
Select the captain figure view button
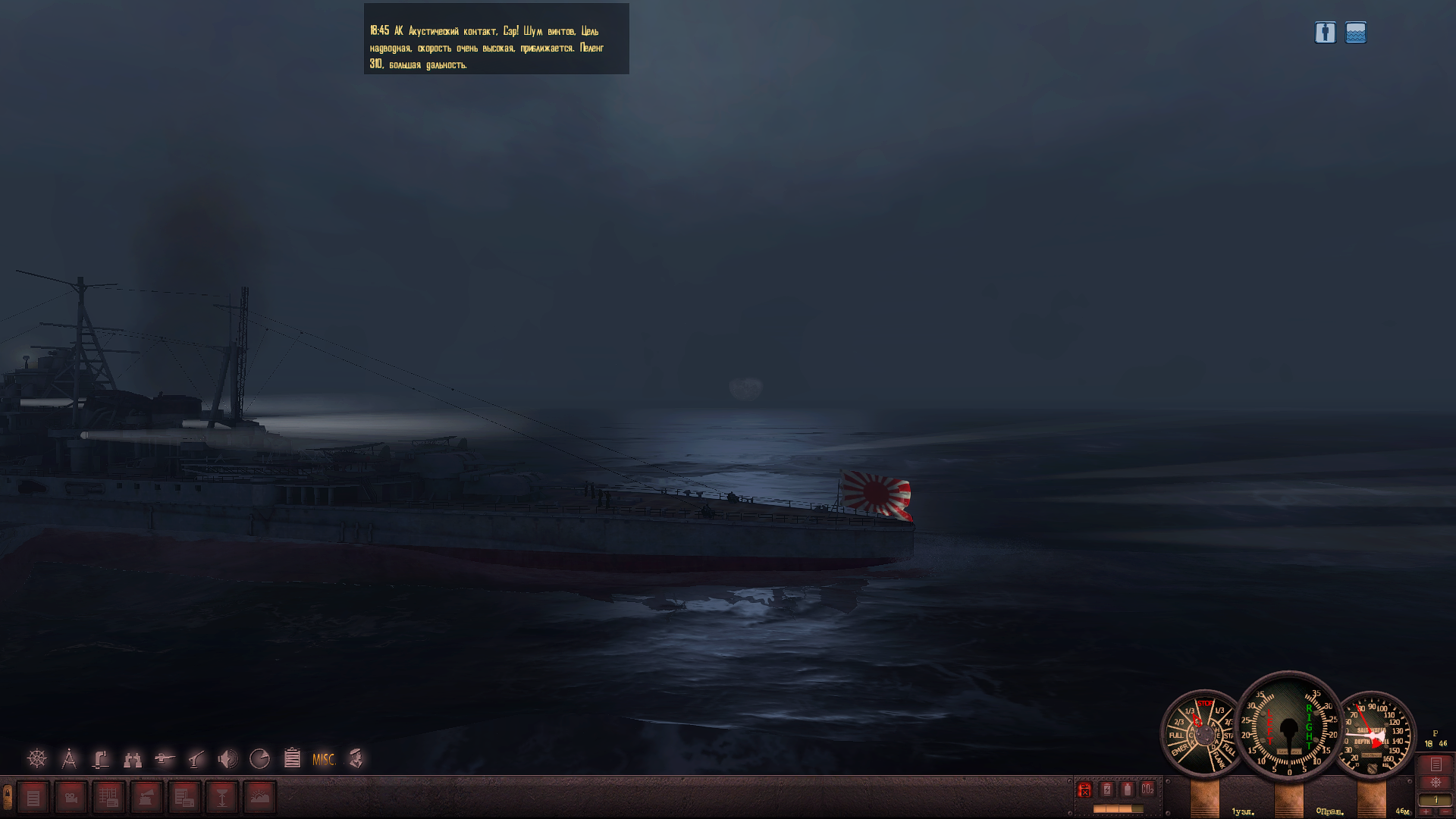point(1325,33)
